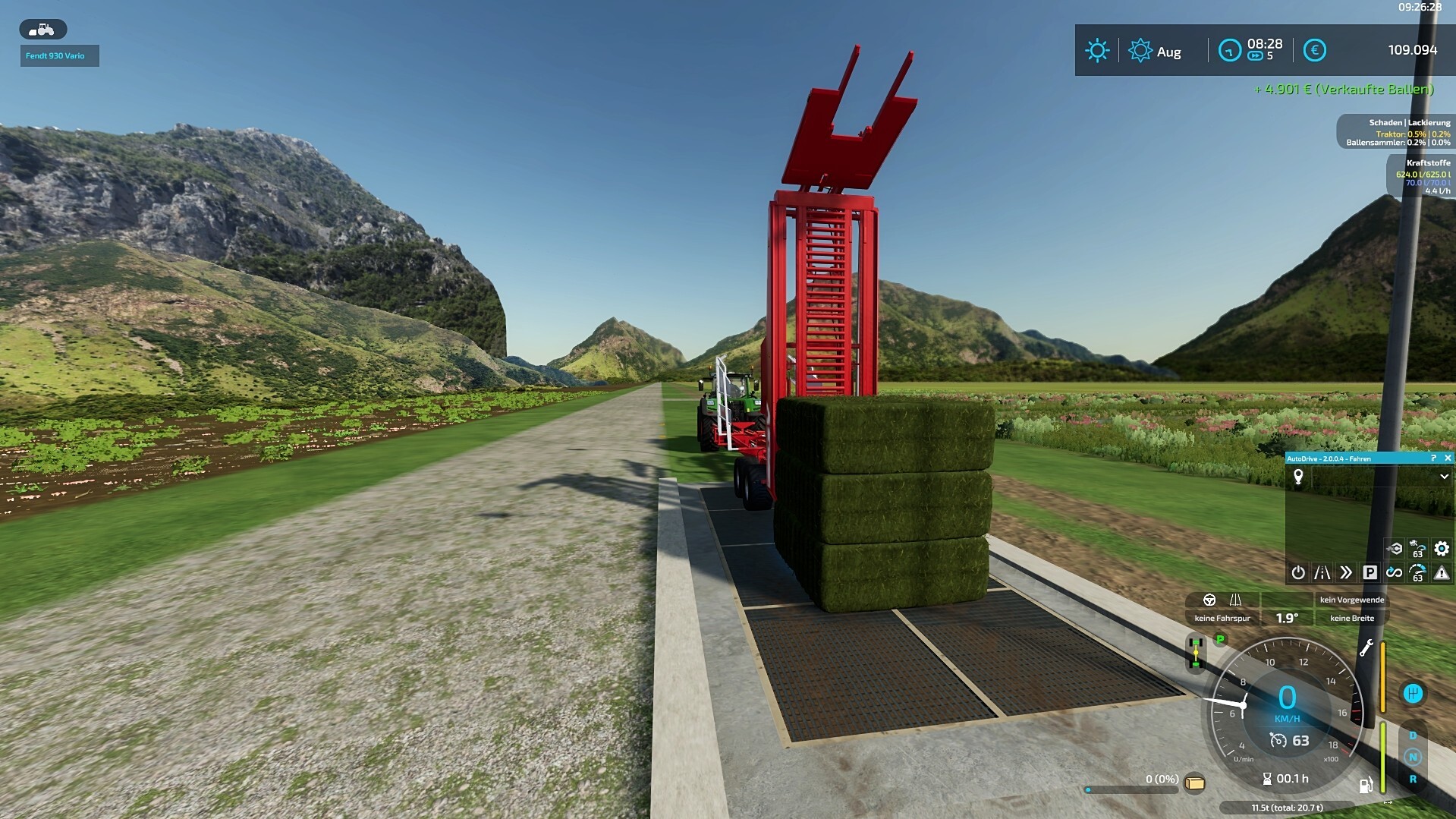The height and width of the screenshot is (819, 1456).
Task: Toggle the AutoDrive road editor icon
Action: 1322,572
